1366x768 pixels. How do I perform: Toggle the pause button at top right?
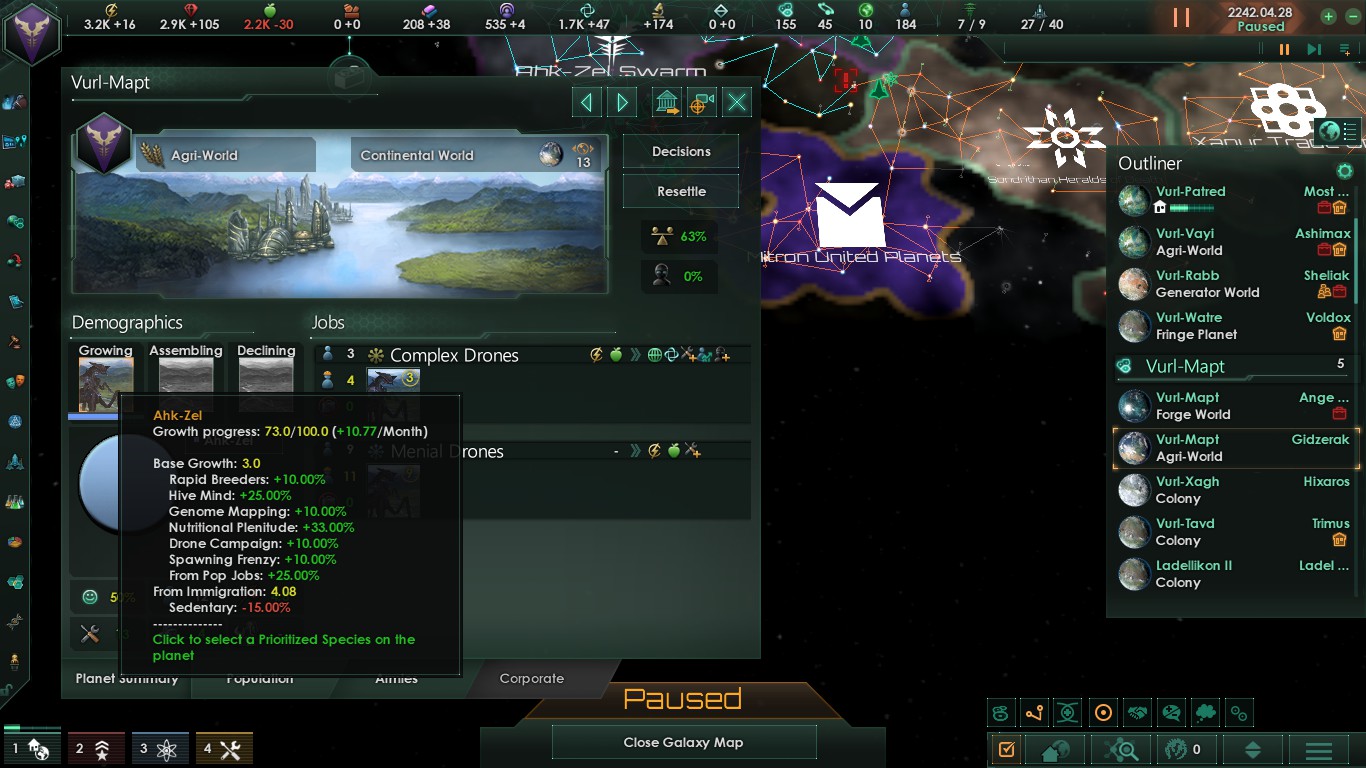[1285, 49]
